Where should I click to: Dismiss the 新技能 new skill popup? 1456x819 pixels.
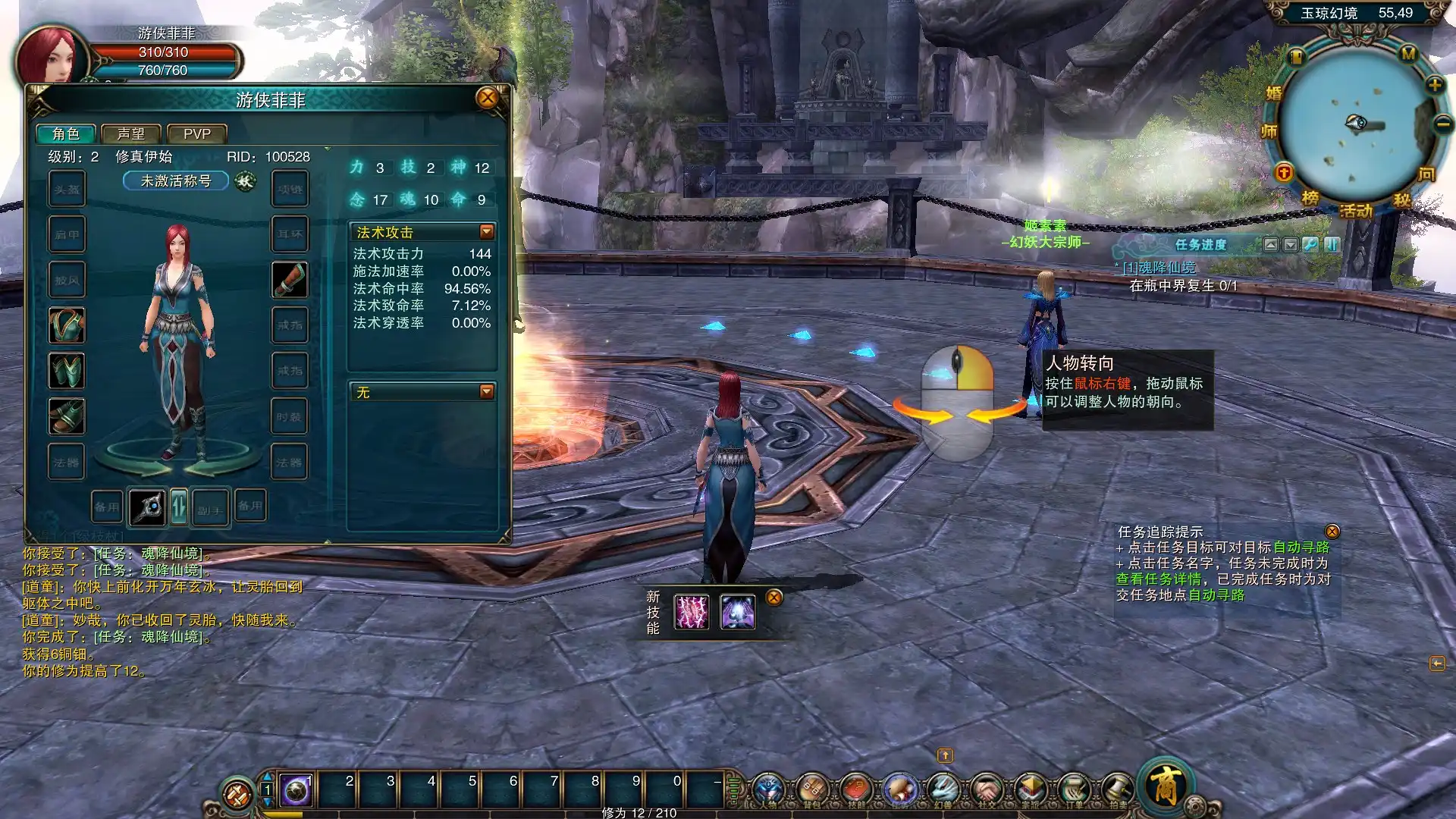coord(773,598)
